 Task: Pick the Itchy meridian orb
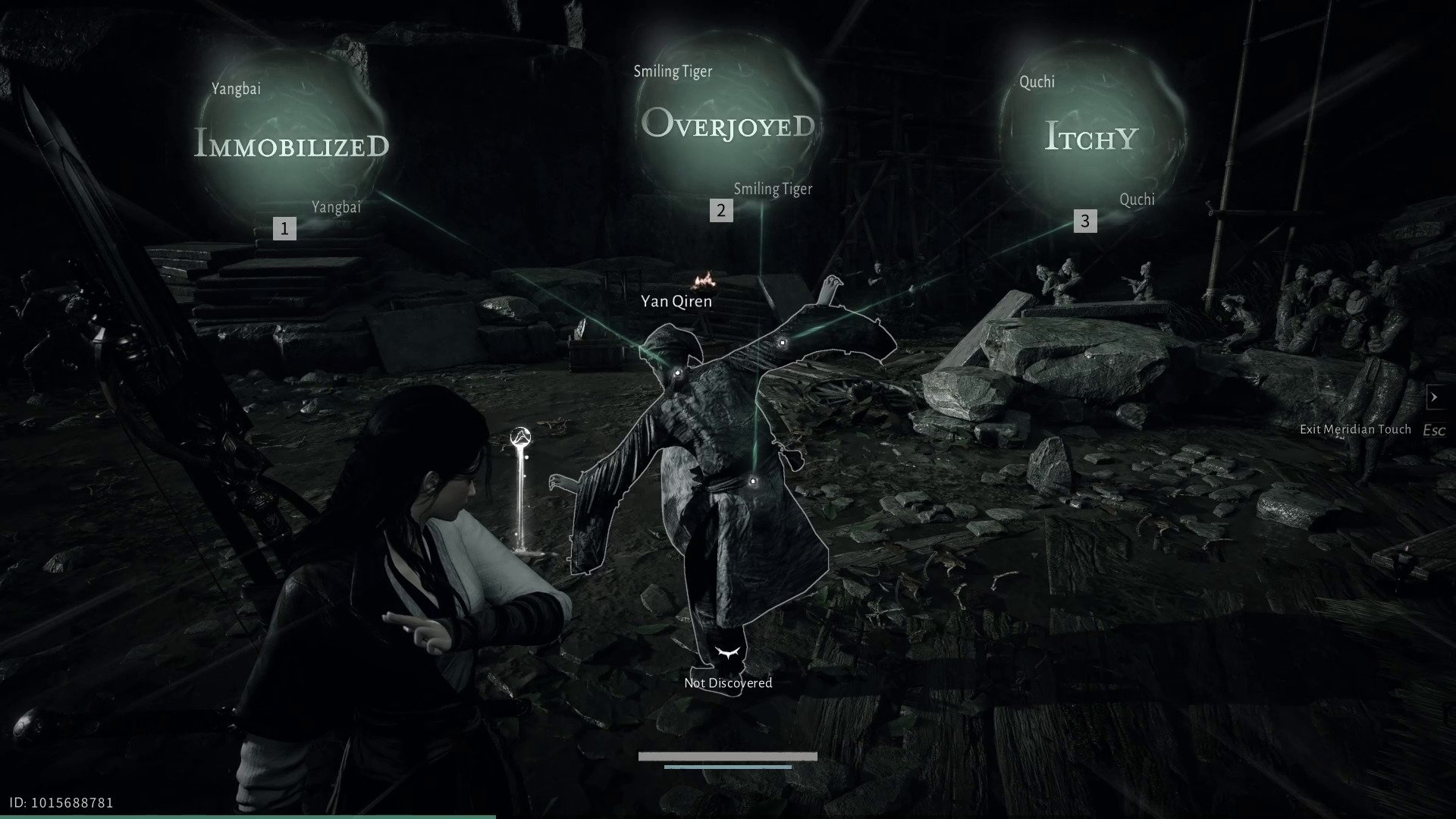1092,136
